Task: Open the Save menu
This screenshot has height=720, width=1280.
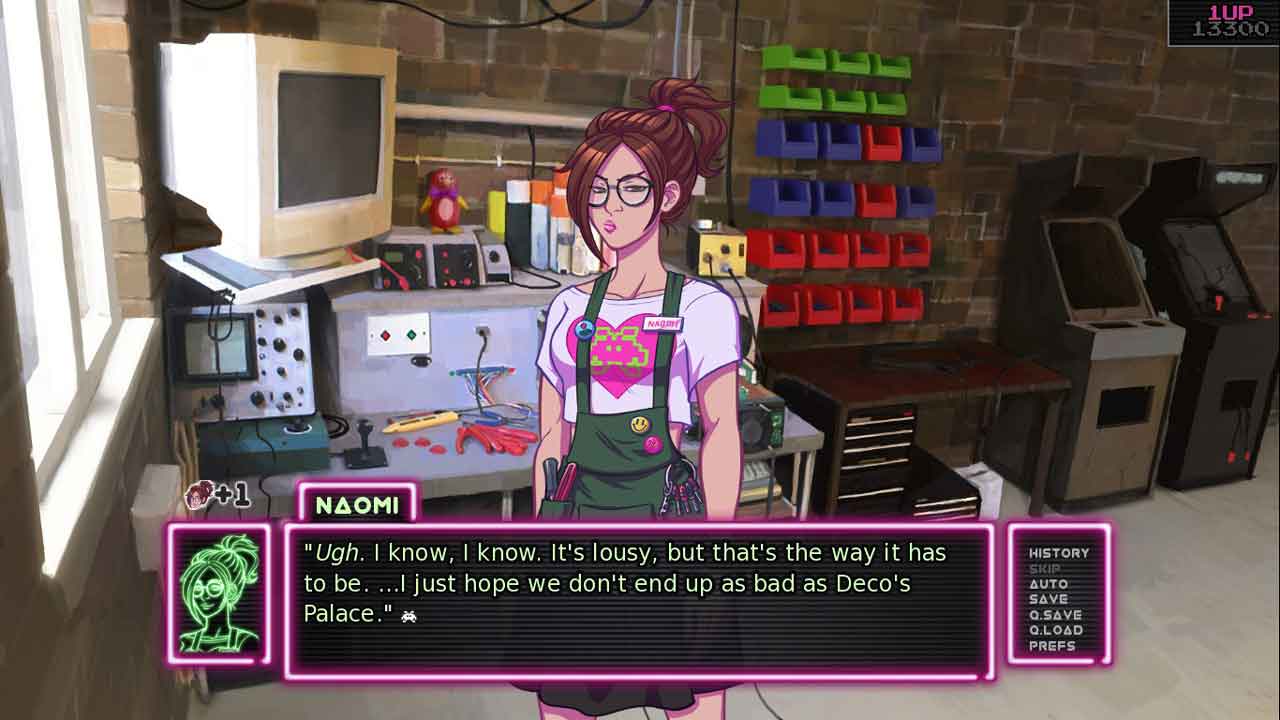Action: click(x=1048, y=599)
